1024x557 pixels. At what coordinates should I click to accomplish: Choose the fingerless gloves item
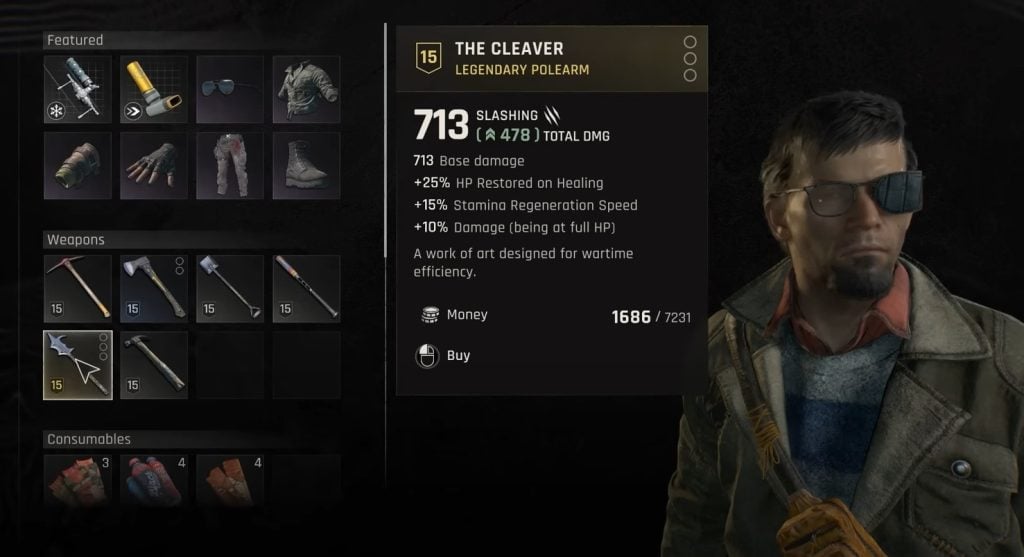(154, 165)
